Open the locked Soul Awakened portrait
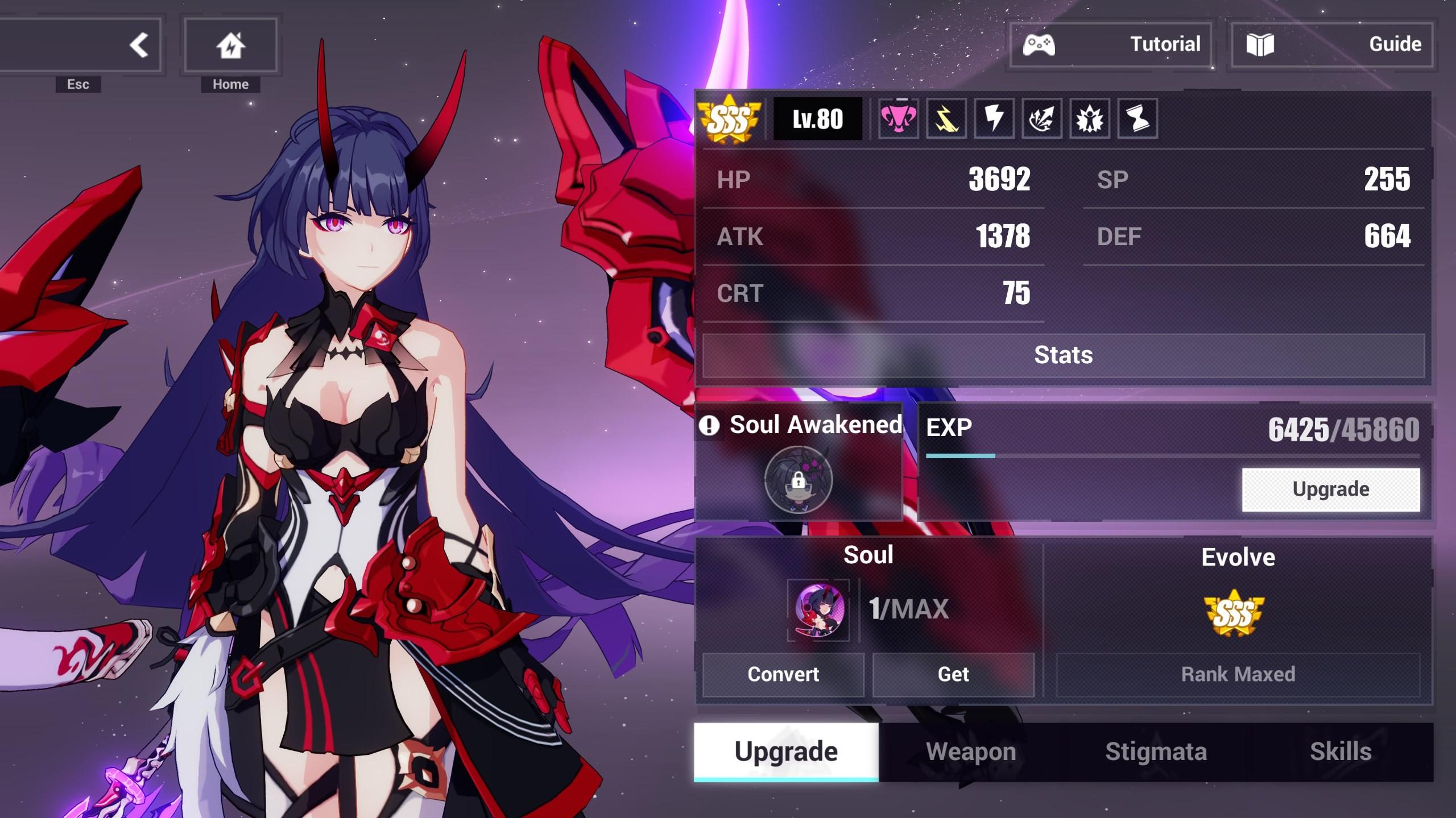The height and width of the screenshot is (818, 1456). click(798, 480)
